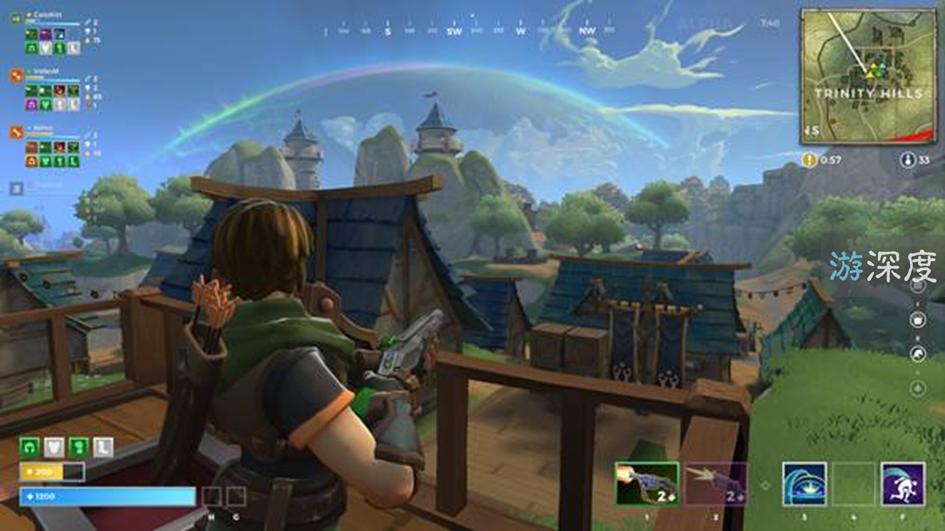The height and width of the screenshot is (531, 945).
Task: Open the Trinity Hills minimap
Action: [867, 76]
